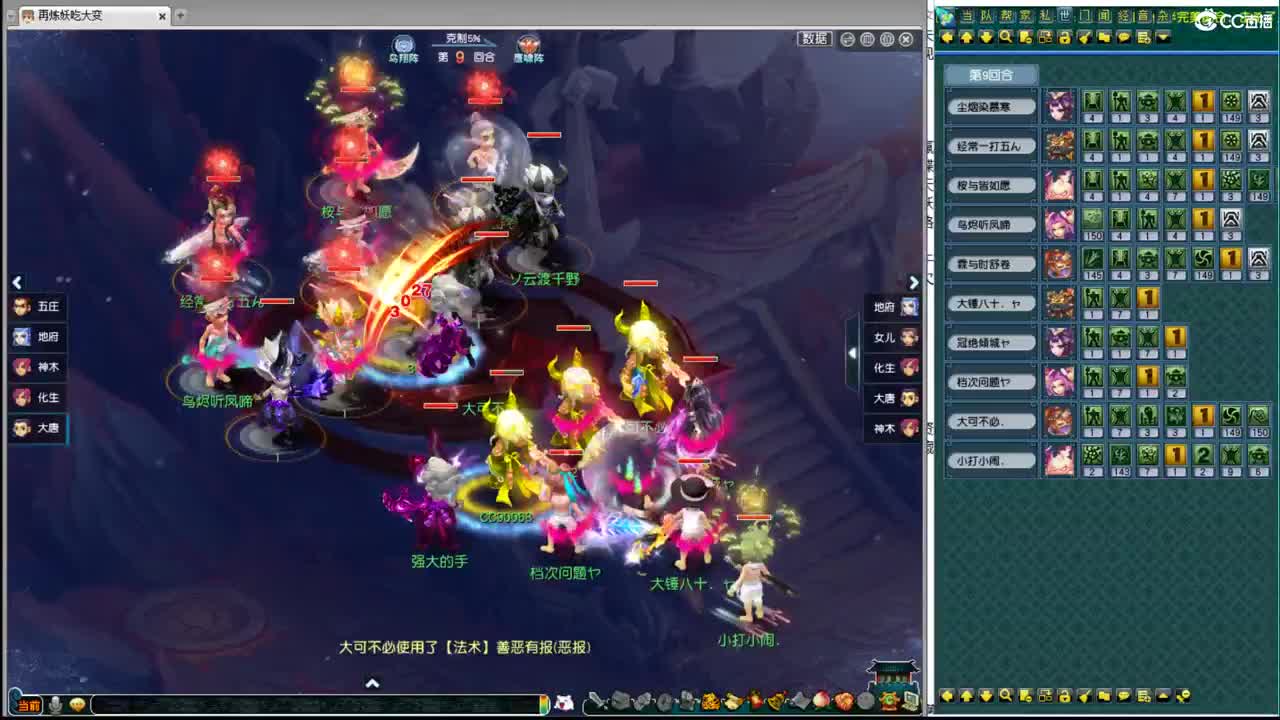This screenshot has width=1280, height=720.
Task: Select the 五庄 tab in the left sidebar
Action: (40, 307)
